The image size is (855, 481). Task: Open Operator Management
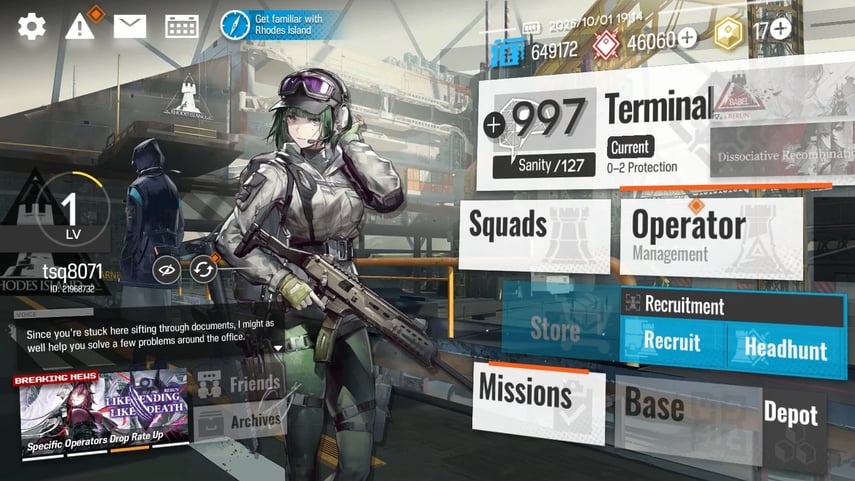(710, 235)
